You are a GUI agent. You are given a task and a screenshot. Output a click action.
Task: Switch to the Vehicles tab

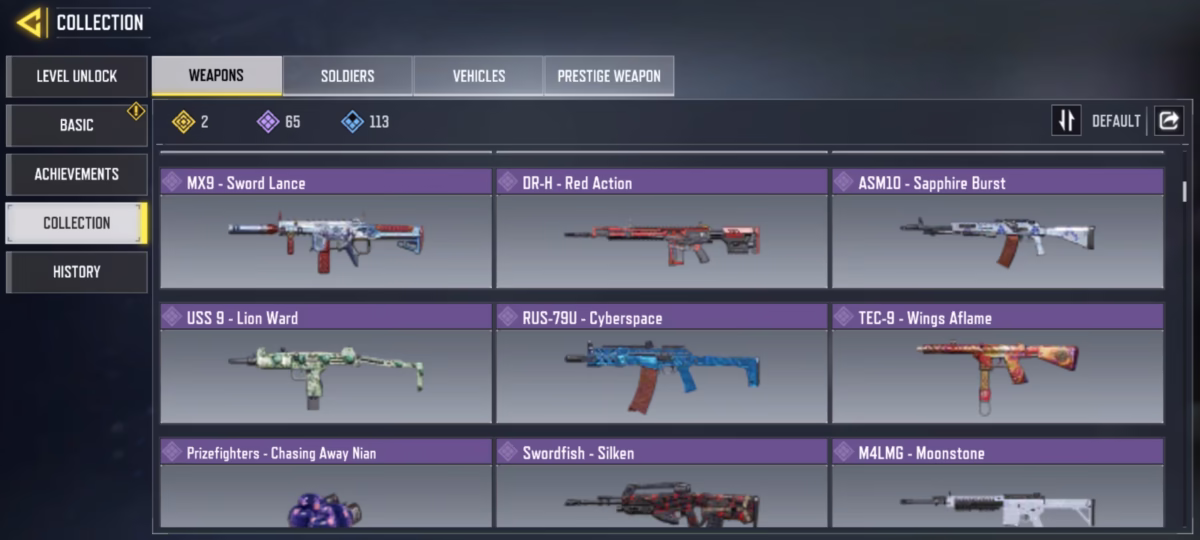pyautogui.click(x=478, y=76)
